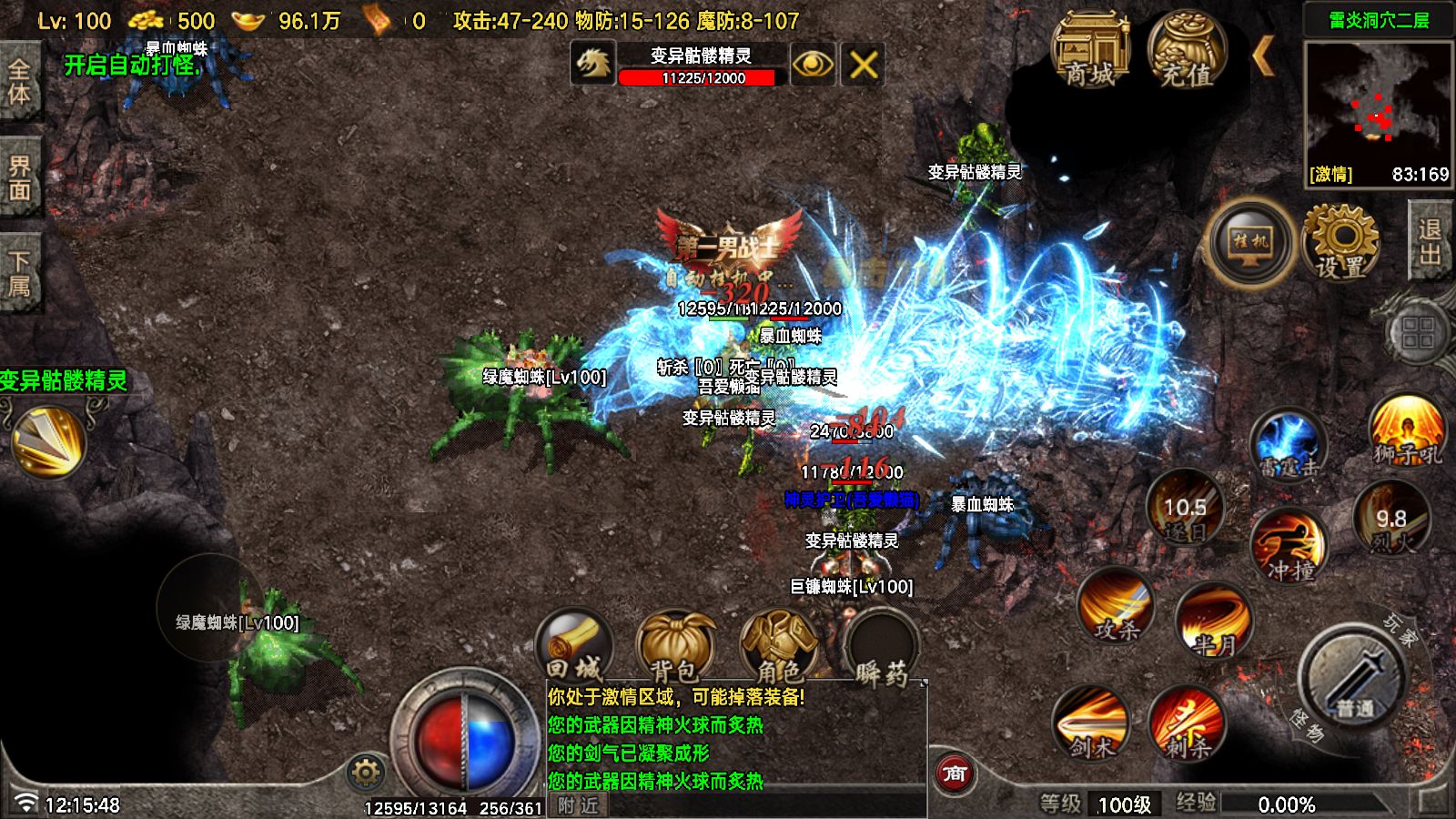Tap the 普通 normal attack sword button
The height and width of the screenshot is (819, 1456).
point(1355,680)
